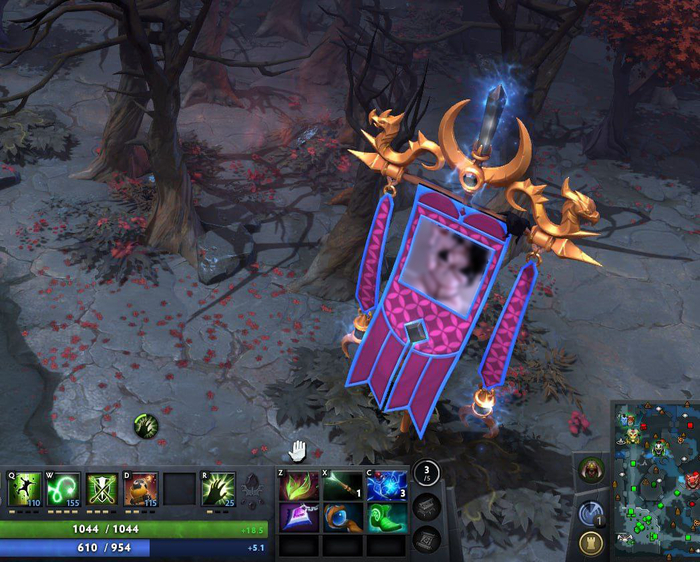Use the blue orb staff item
This screenshot has height=562, width=700.
tap(342, 517)
